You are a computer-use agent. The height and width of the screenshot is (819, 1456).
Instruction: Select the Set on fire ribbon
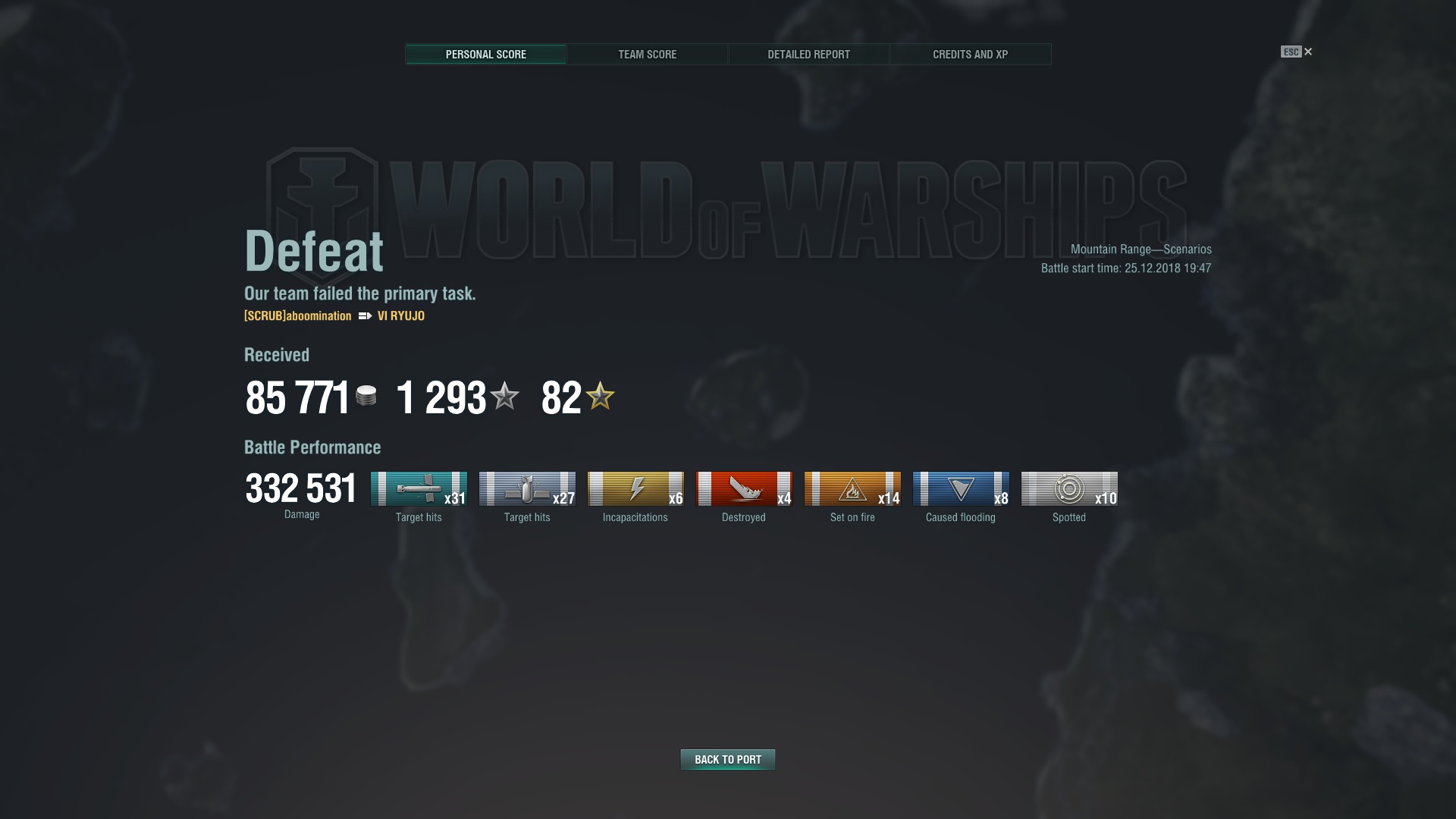(852, 489)
